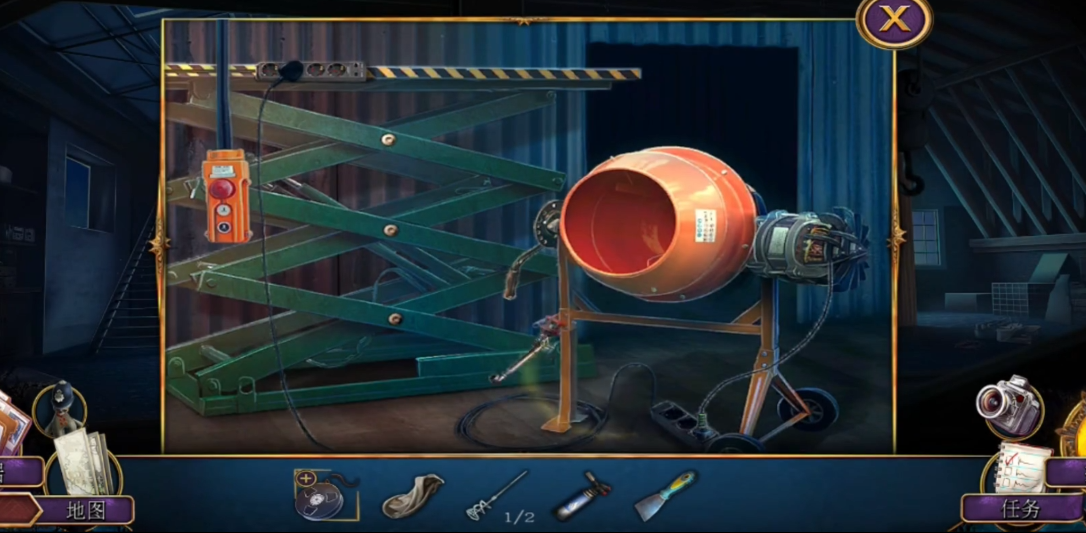Open the map with the 地图 button

pyautogui.click(x=86, y=510)
